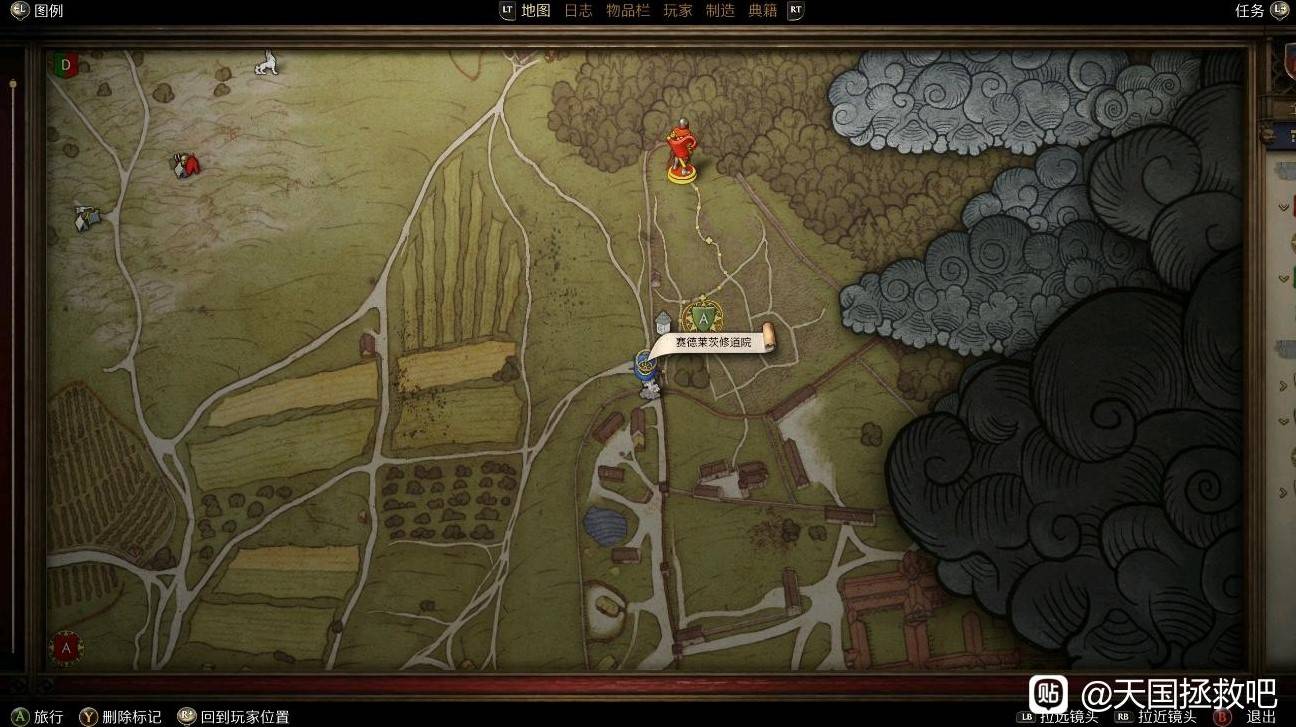1296x727 pixels.
Task: Select the round red A quest marker
Action: (67, 647)
